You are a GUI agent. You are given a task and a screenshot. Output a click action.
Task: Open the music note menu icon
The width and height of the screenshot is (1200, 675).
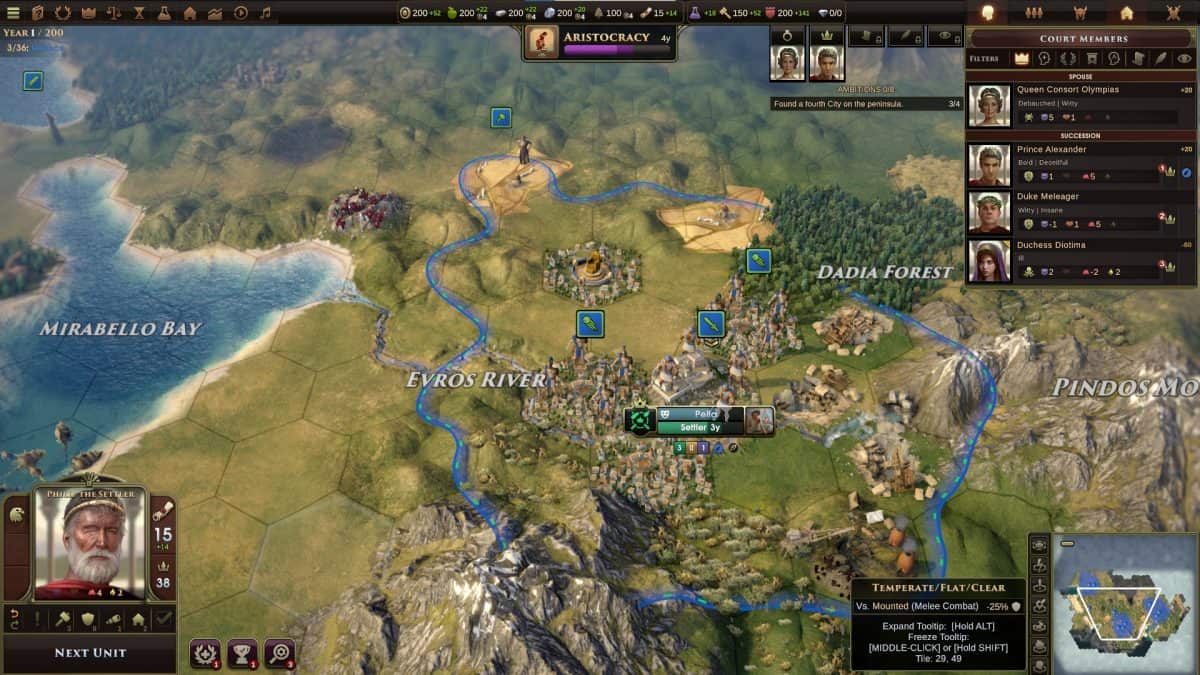(265, 13)
